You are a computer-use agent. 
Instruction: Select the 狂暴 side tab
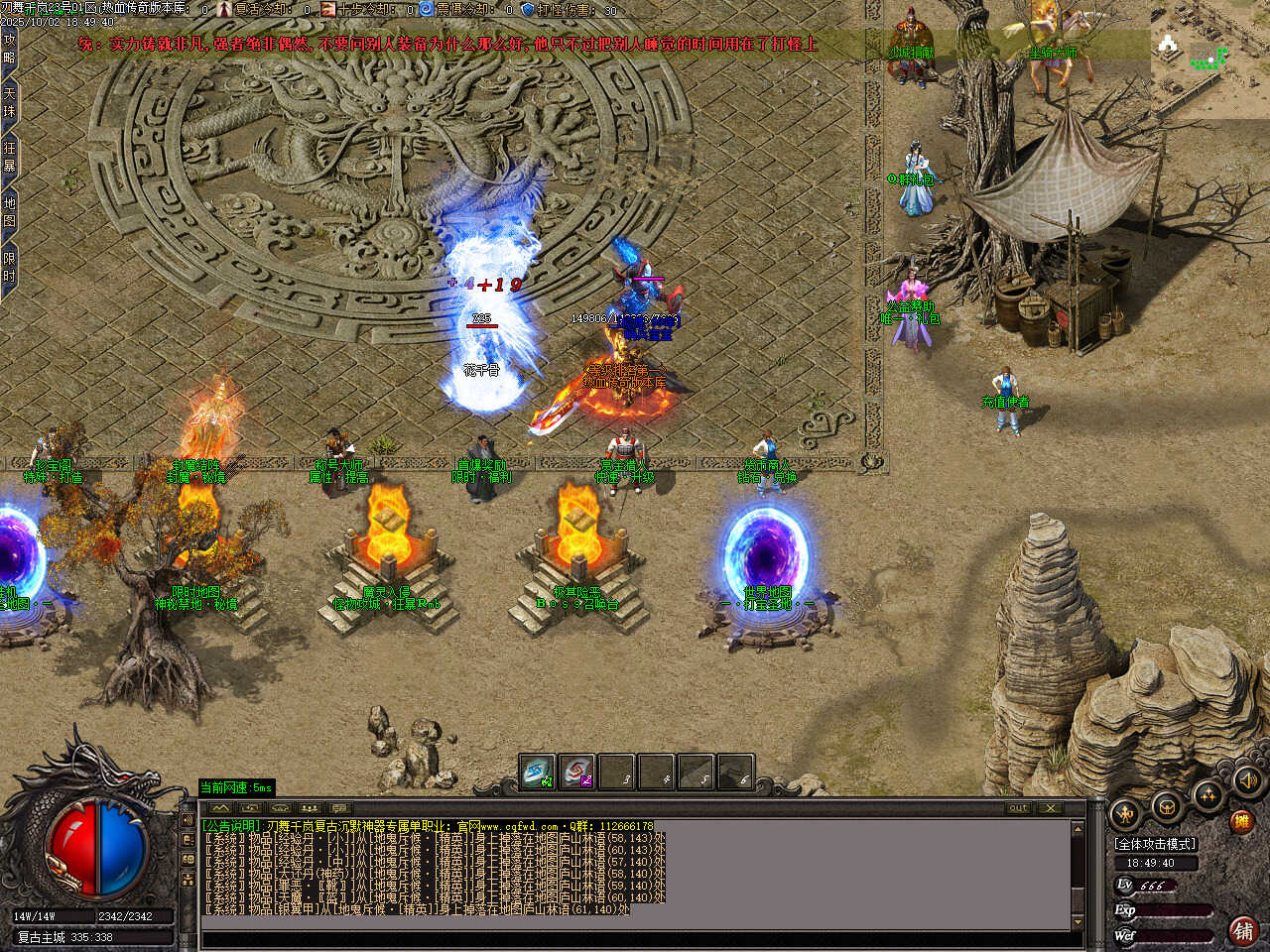tap(9, 159)
